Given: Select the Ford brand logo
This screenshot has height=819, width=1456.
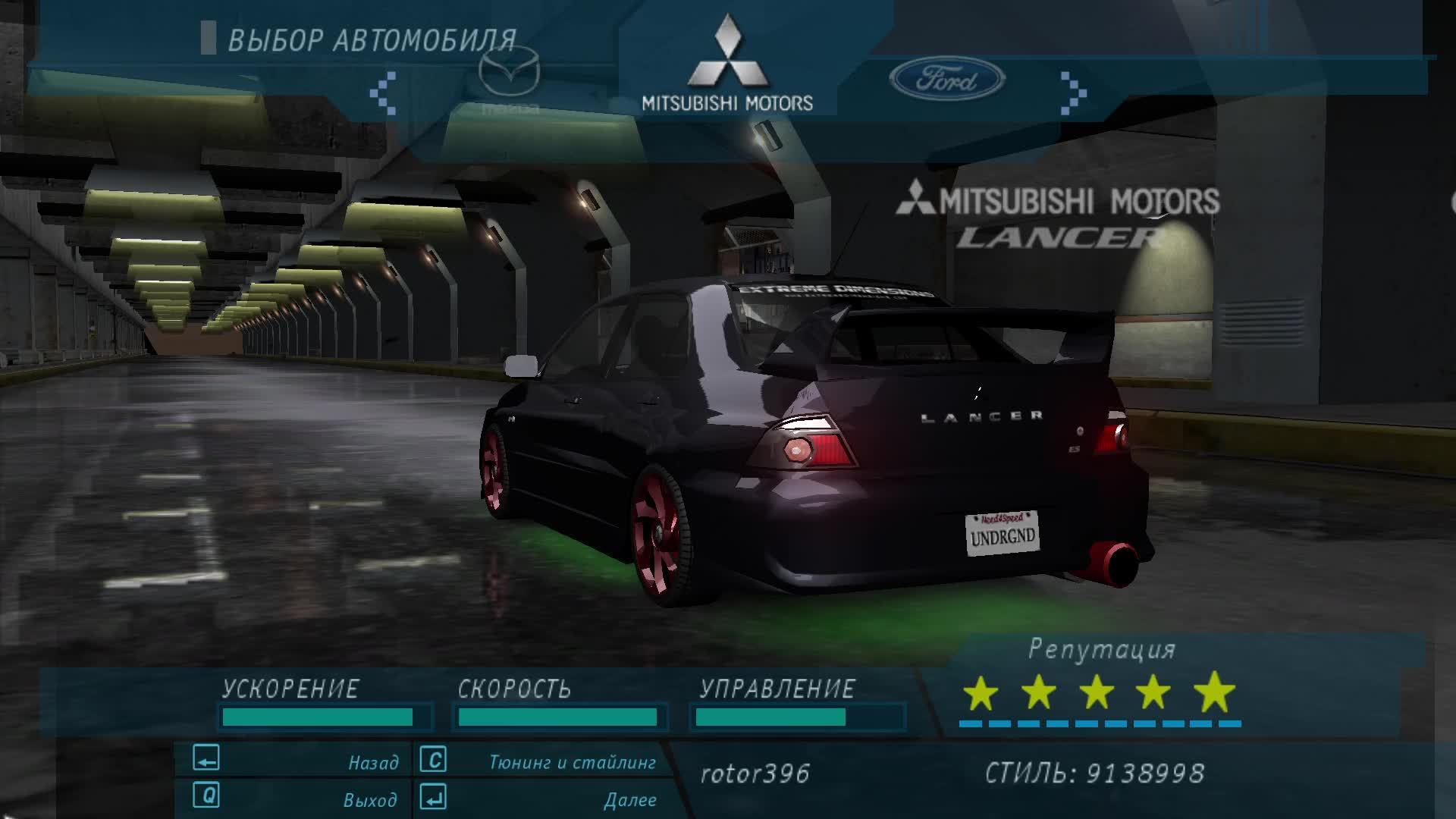Looking at the screenshot, I should (946, 80).
